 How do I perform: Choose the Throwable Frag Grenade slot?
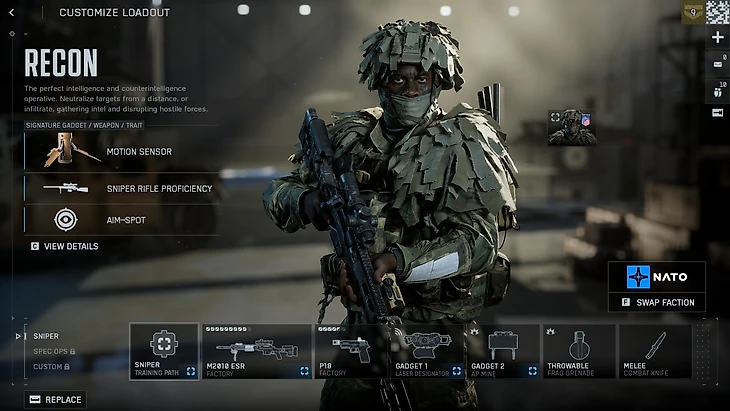[x=579, y=351]
